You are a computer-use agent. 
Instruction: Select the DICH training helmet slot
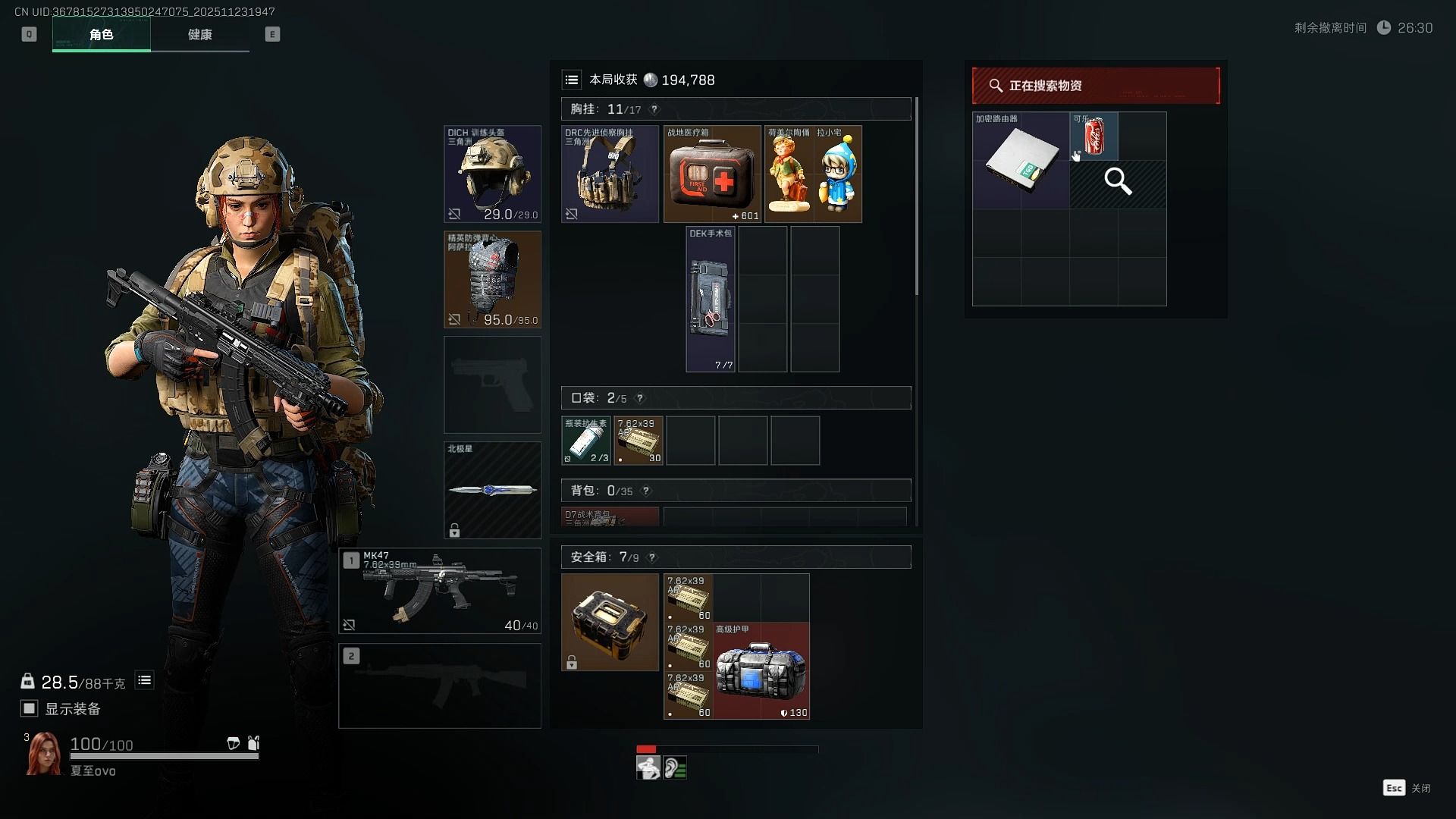[492, 174]
